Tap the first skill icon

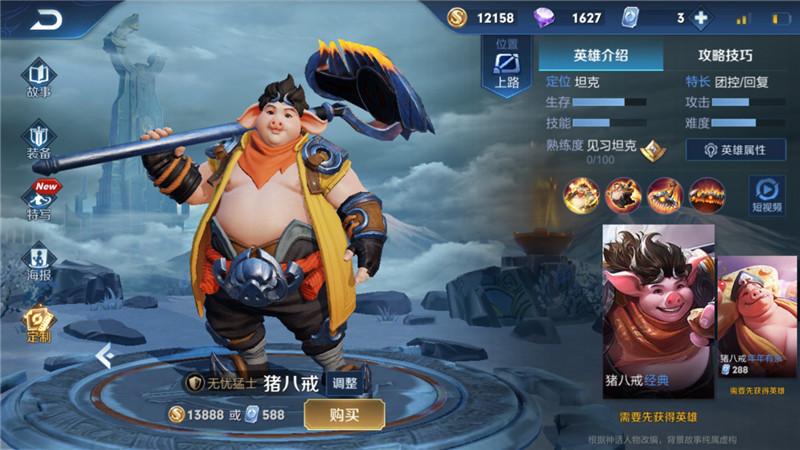point(581,194)
